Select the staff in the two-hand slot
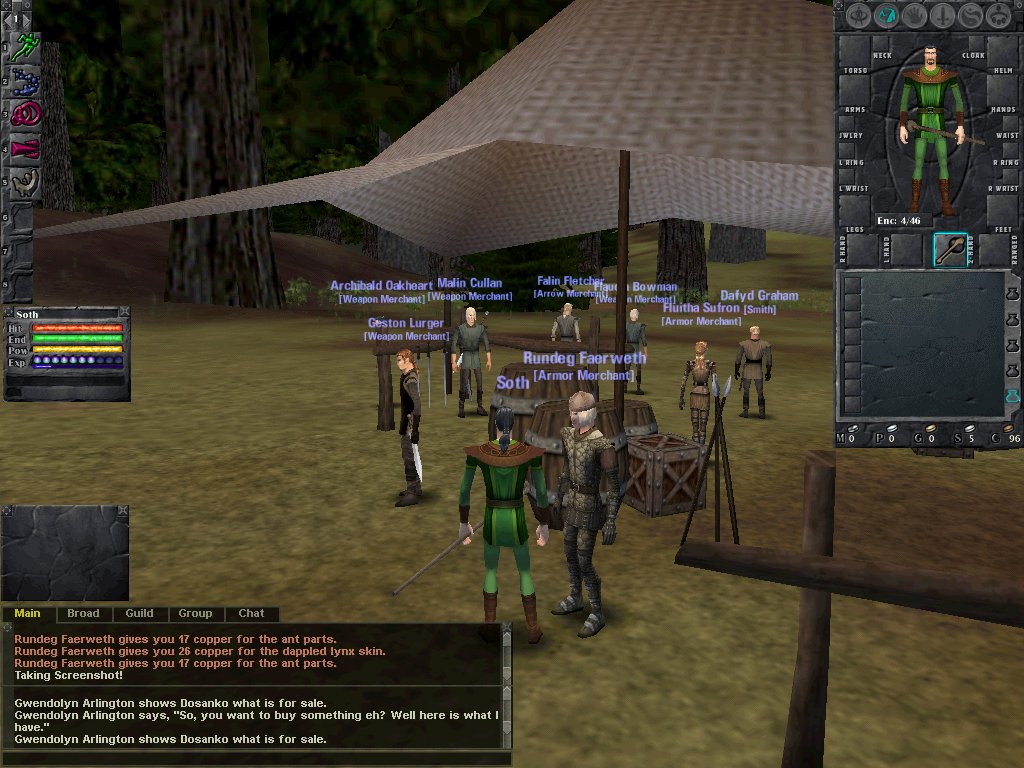Image resolution: width=1024 pixels, height=768 pixels. (x=950, y=250)
